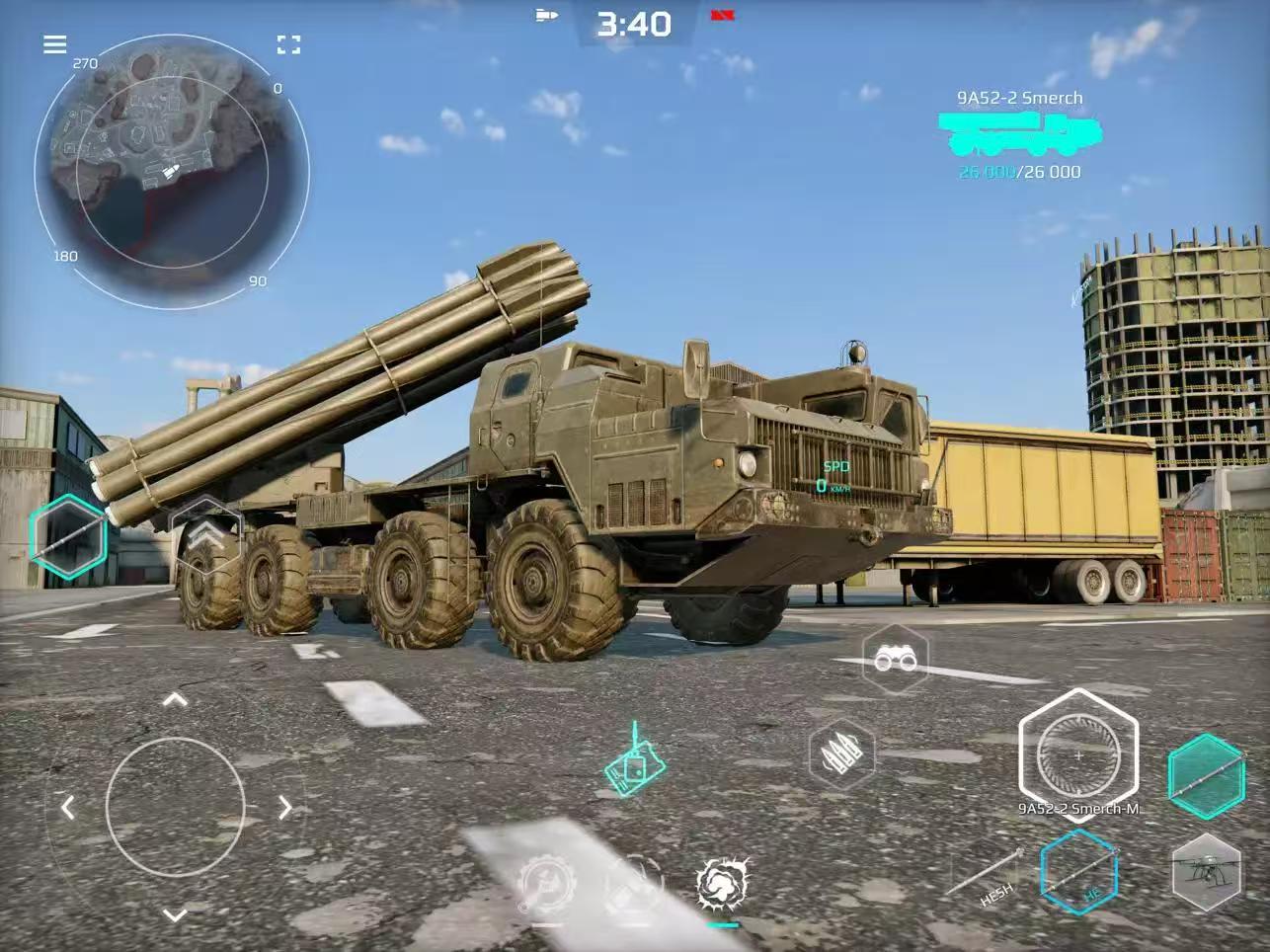
Task: Toggle the cyan tank camera icon
Action: pyautogui.click(x=634, y=763)
